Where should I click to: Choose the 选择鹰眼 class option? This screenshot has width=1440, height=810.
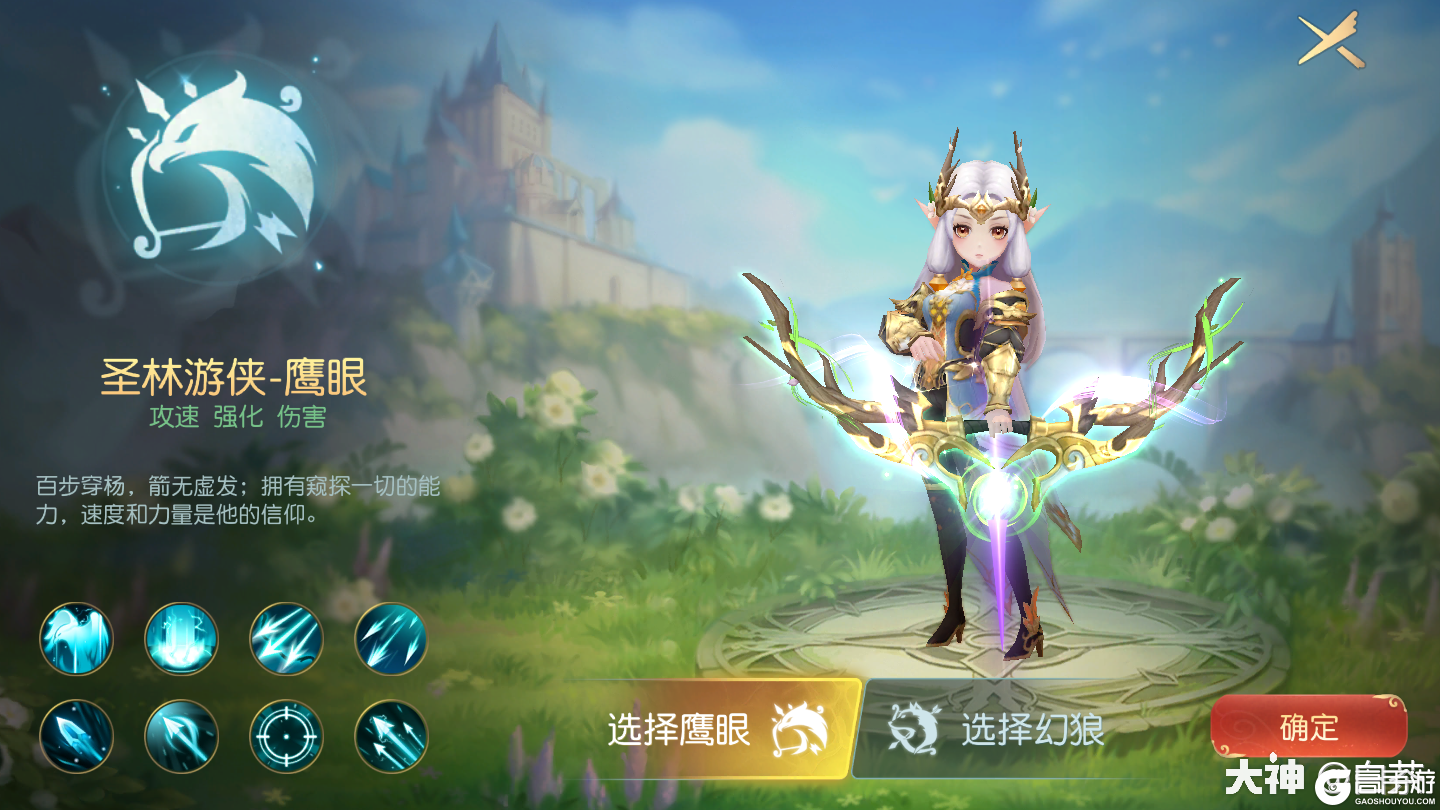713,730
